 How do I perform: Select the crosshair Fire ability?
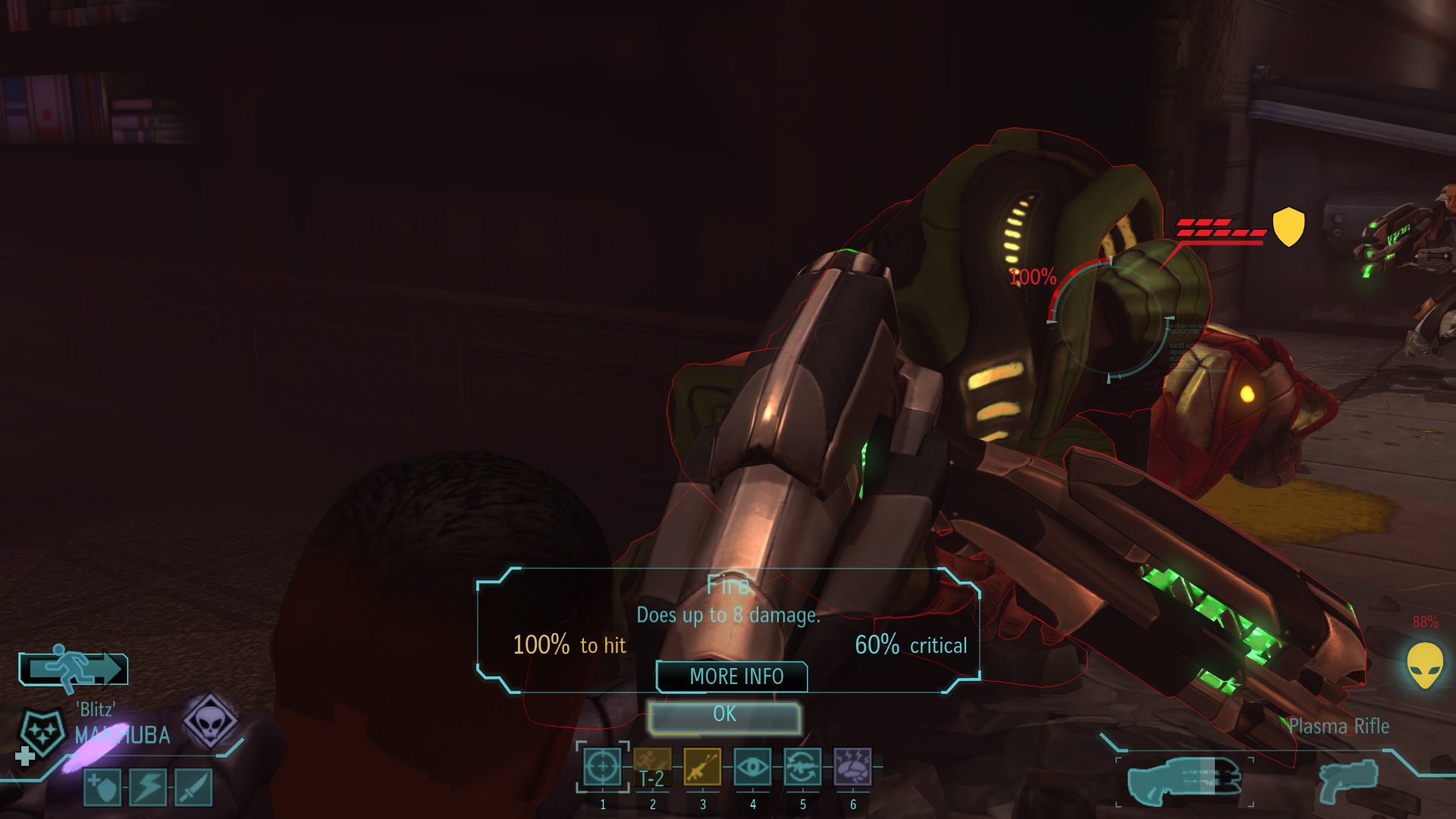click(602, 767)
